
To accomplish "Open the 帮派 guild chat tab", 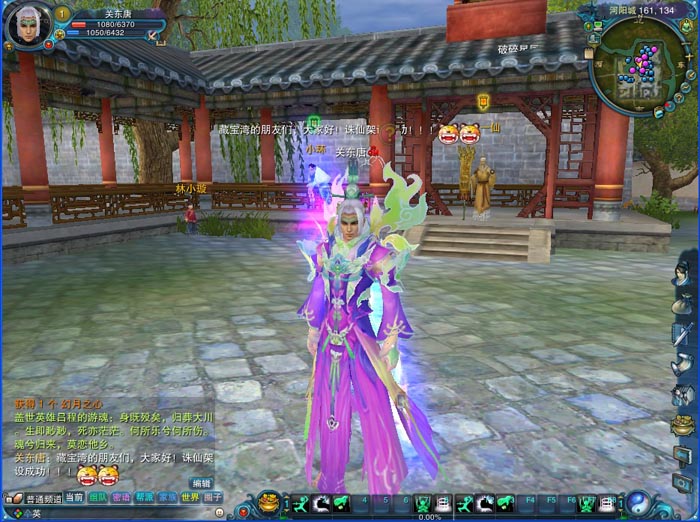I will (145, 497).
